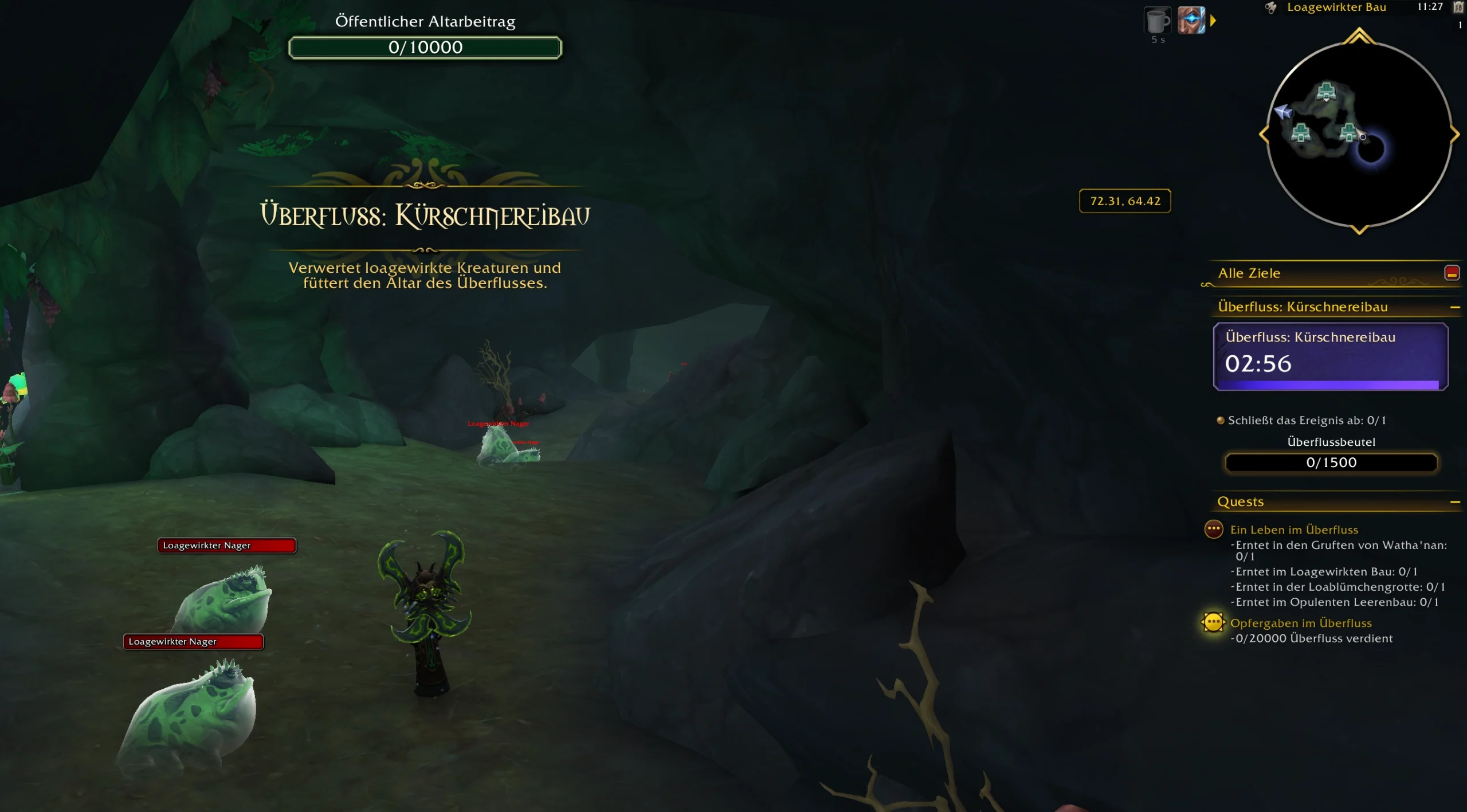Click the yellow sun quest icon for Opfergaben

click(x=1213, y=622)
